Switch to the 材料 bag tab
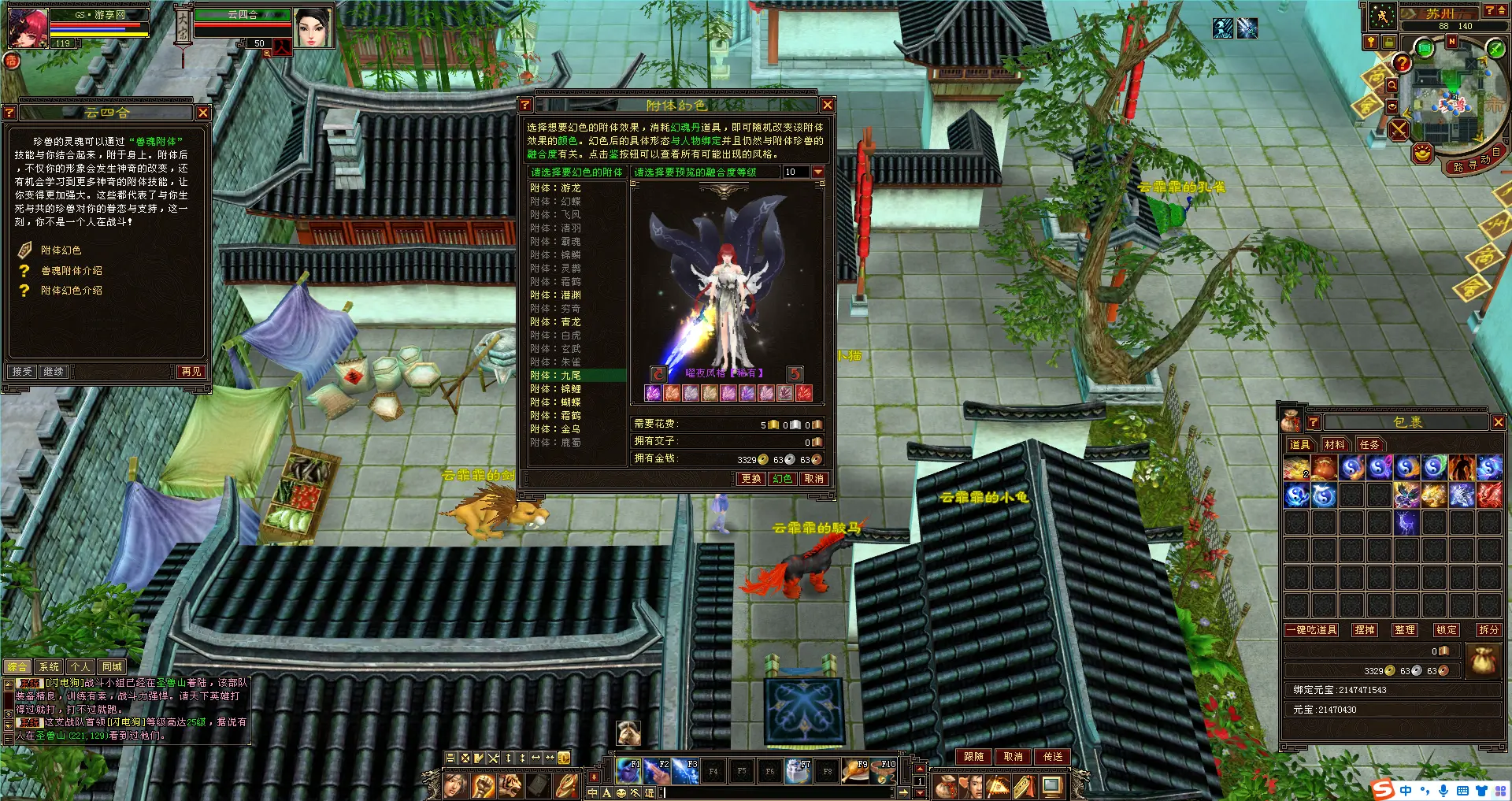 click(x=1335, y=445)
